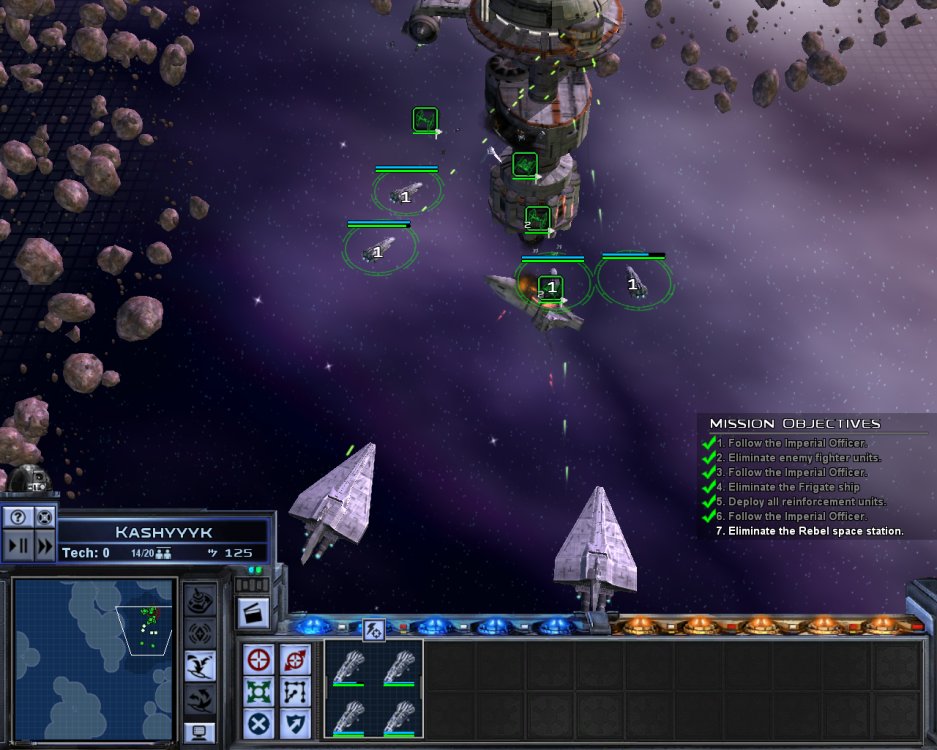Viewport: 937px width, 750px height.
Task: Activate the lightning-bolt special ability icon
Action: pos(375,629)
